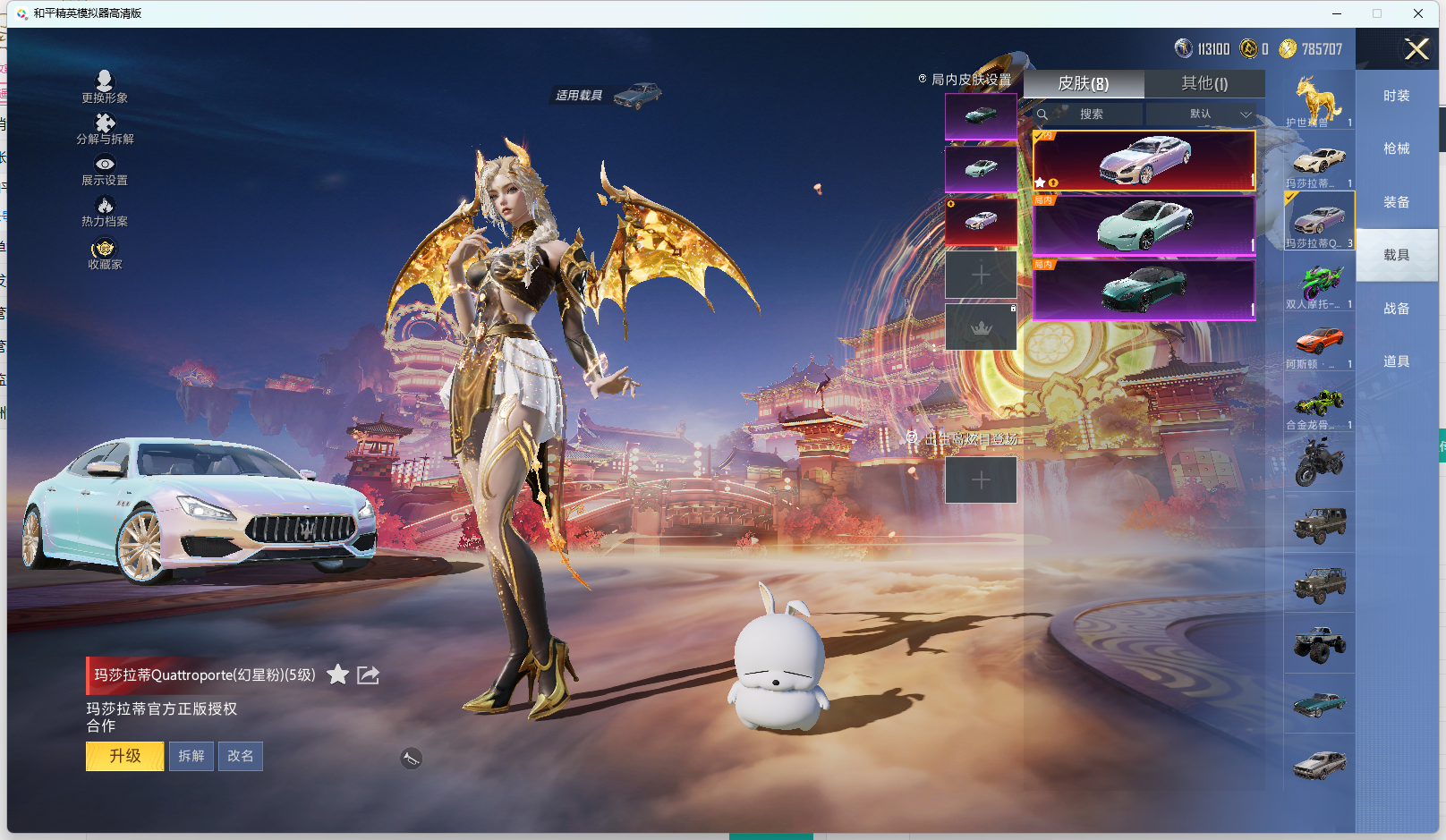Image resolution: width=1446 pixels, height=840 pixels.
Task: Click the 拆解 dismantle button
Action: [x=191, y=756]
